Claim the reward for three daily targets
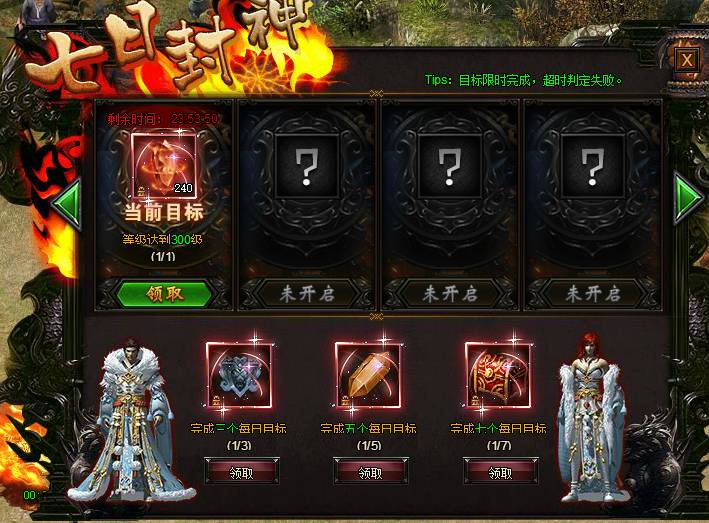709x523 pixels. [238, 472]
